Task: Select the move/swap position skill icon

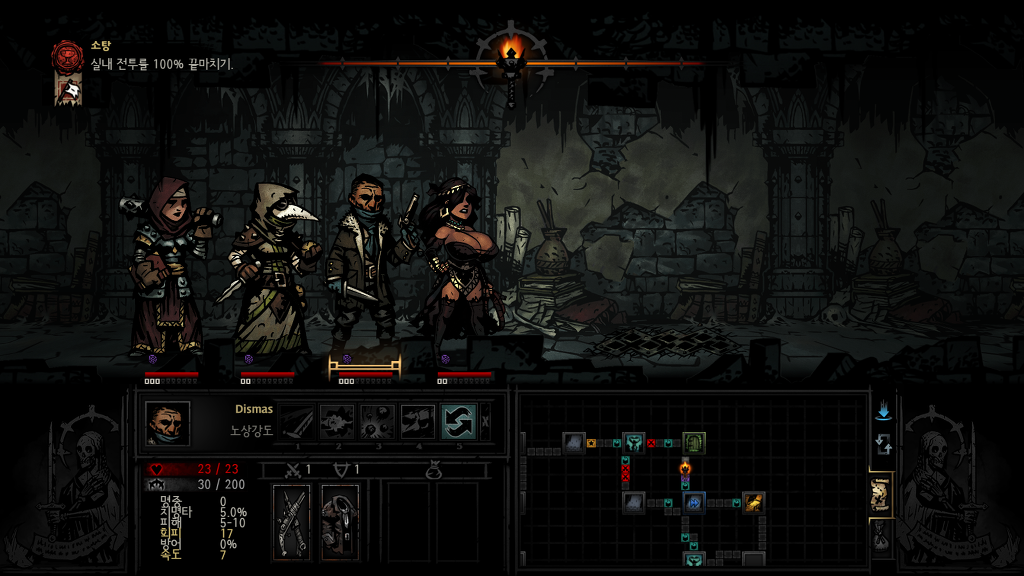Action: pyautogui.click(x=458, y=422)
